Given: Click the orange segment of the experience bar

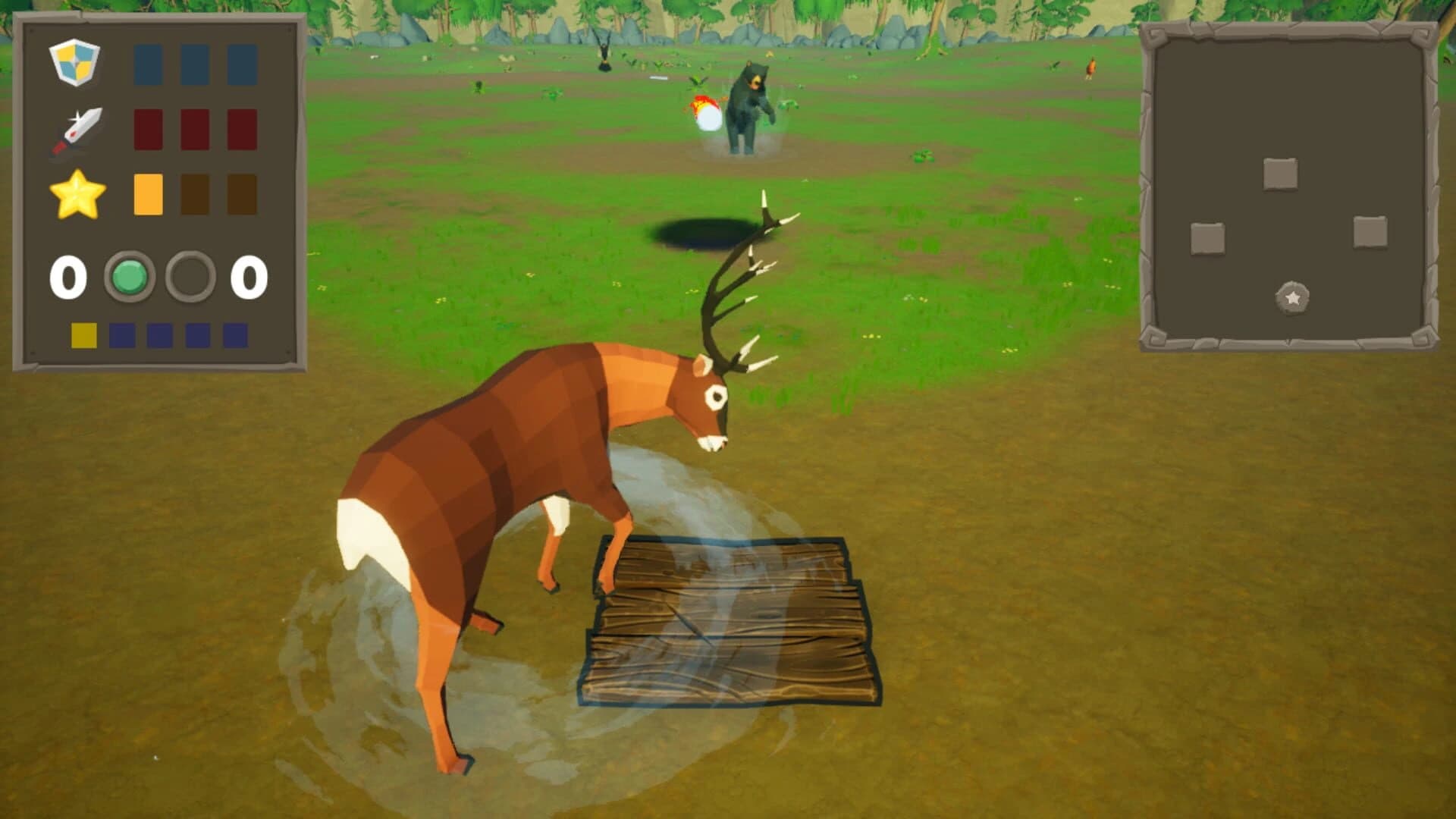Looking at the screenshot, I should [x=147, y=194].
